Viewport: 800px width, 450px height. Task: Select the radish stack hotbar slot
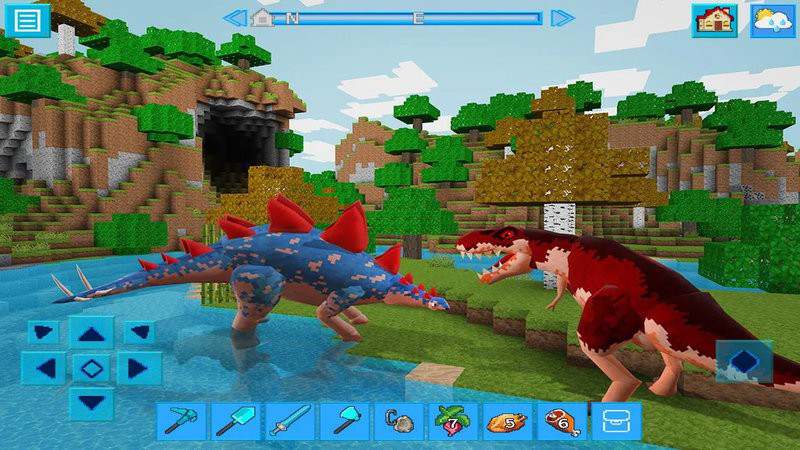tap(452, 421)
